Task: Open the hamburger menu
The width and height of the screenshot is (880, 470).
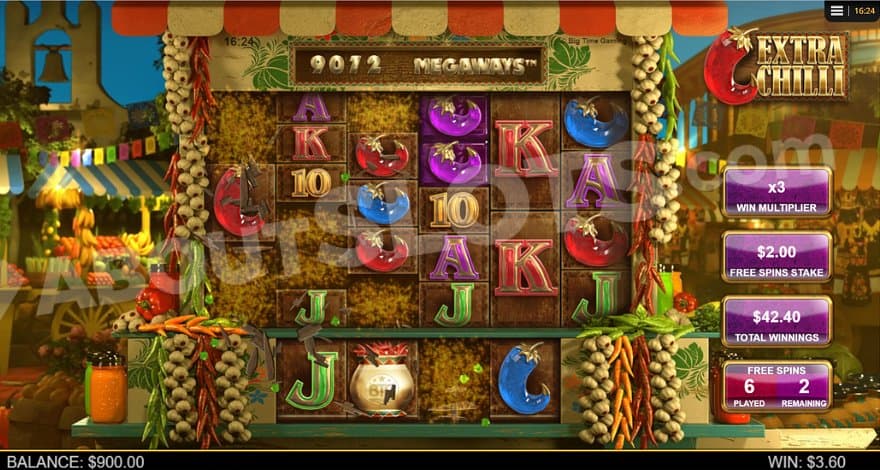Action: (836, 11)
